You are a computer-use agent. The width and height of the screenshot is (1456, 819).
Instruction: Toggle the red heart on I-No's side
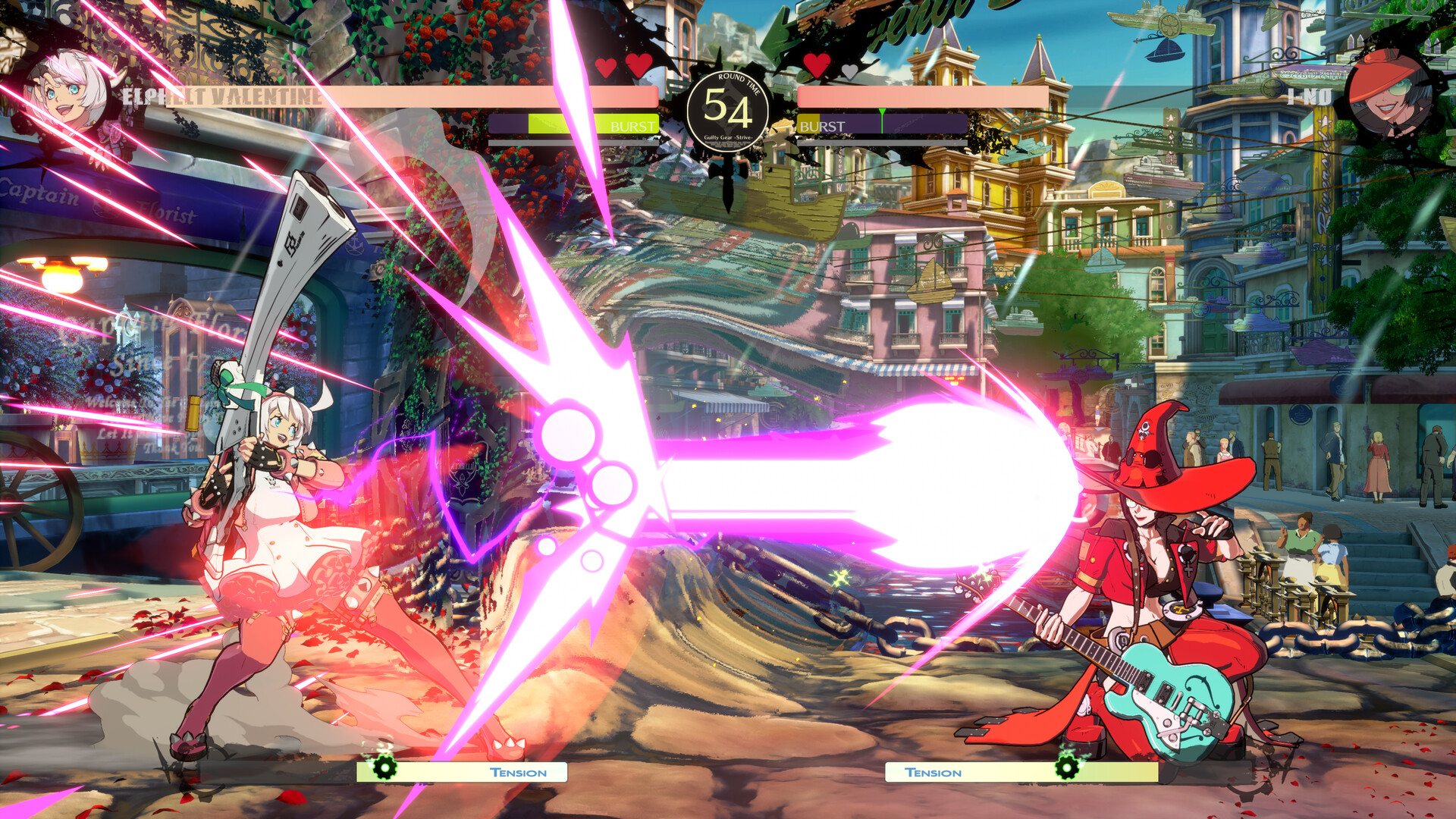[x=816, y=67]
